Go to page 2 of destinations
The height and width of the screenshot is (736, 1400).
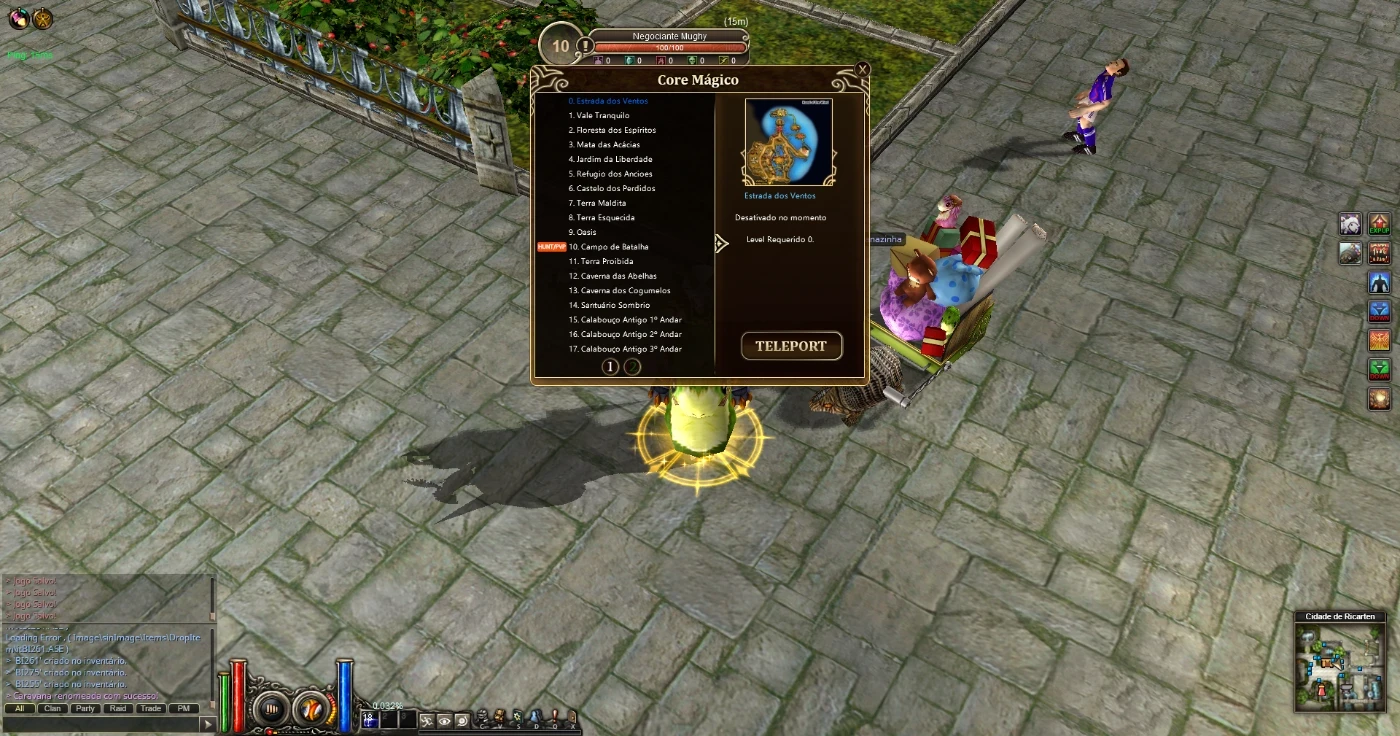click(x=633, y=366)
